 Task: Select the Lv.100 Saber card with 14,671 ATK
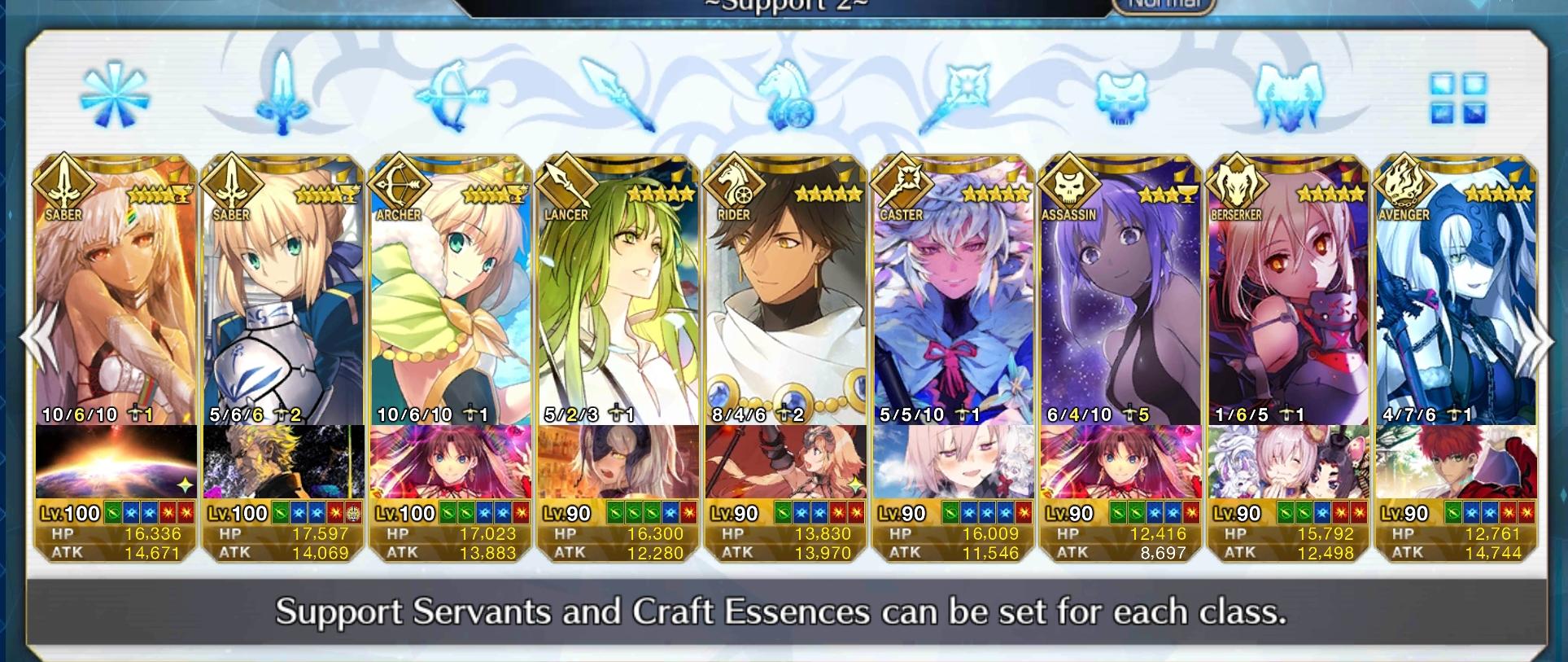pyautogui.click(x=115, y=326)
